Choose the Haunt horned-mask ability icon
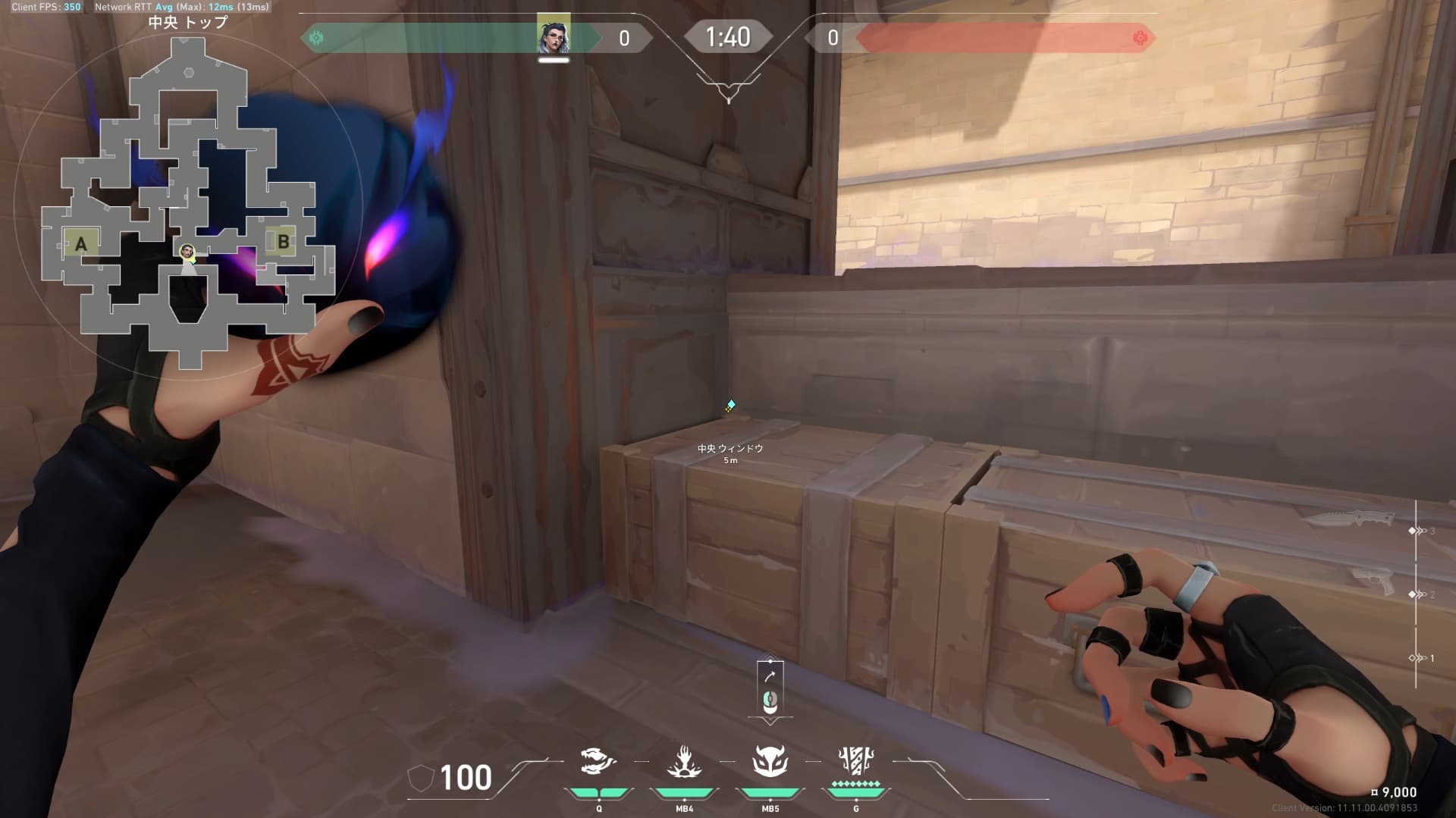The height and width of the screenshot is (818, 1456). [770, 761]
